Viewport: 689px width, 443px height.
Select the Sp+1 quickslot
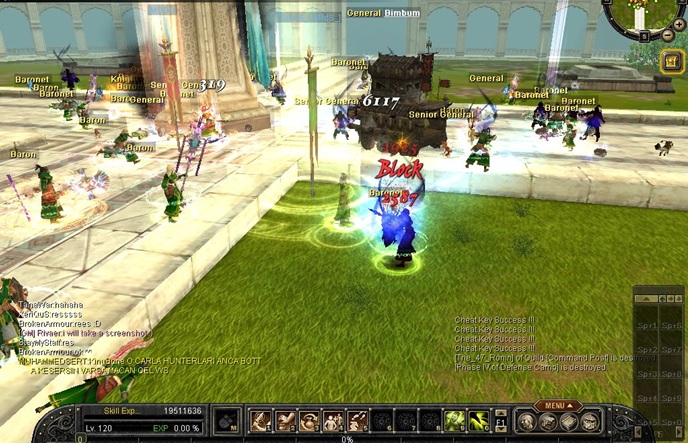pyautogui.click(x=647, y=326)
